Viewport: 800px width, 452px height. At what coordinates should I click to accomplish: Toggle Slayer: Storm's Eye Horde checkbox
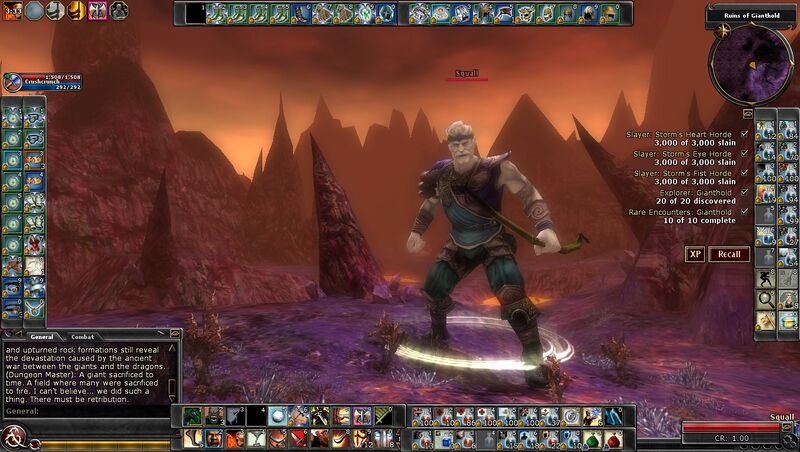[x=744, y=154]
